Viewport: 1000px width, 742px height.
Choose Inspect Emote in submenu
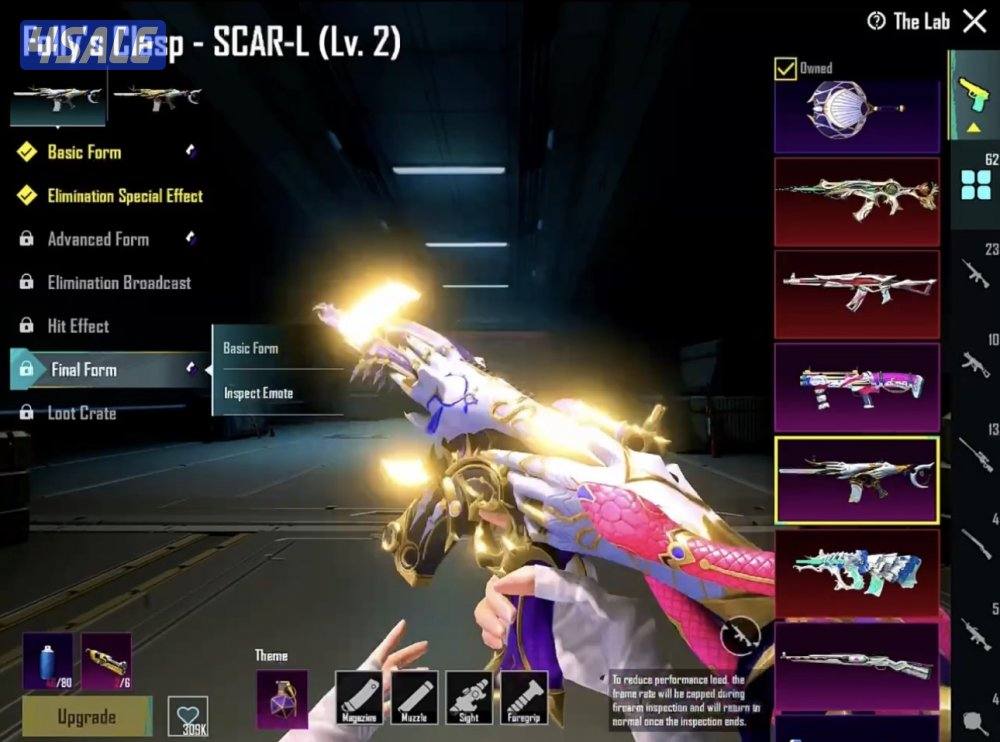[258, 393]
